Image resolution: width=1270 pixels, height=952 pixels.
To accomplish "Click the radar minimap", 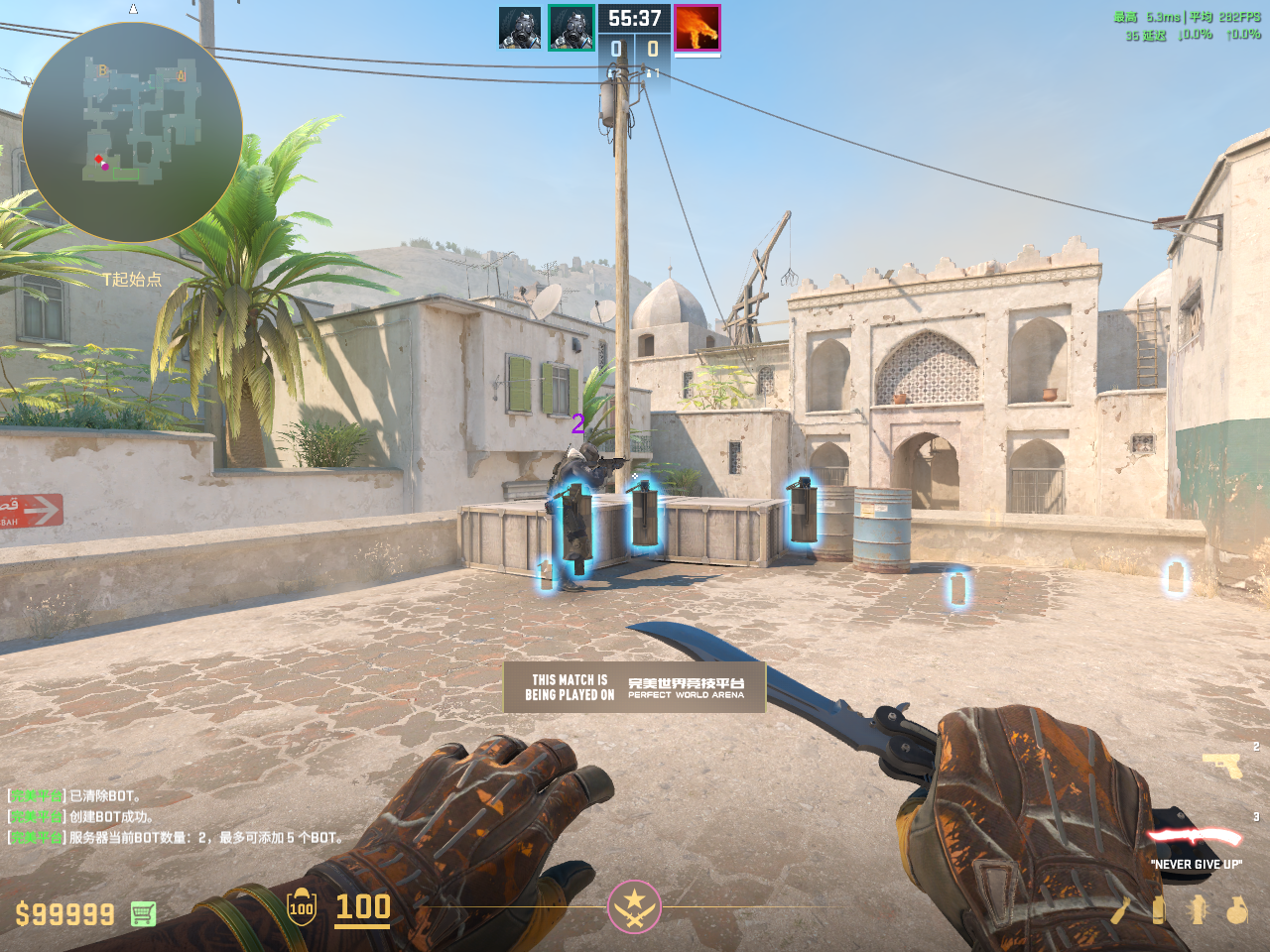I will click(132, 132).
